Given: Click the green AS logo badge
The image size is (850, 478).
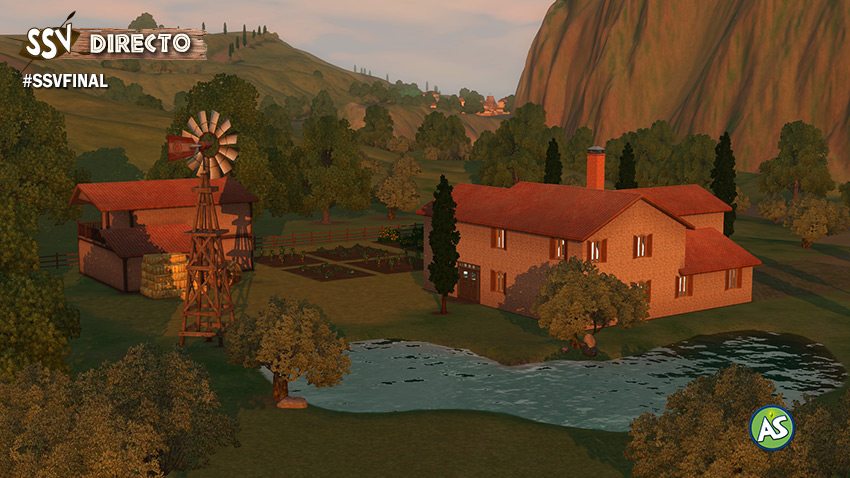Looking at the screenshot, I should click(772, 427).
